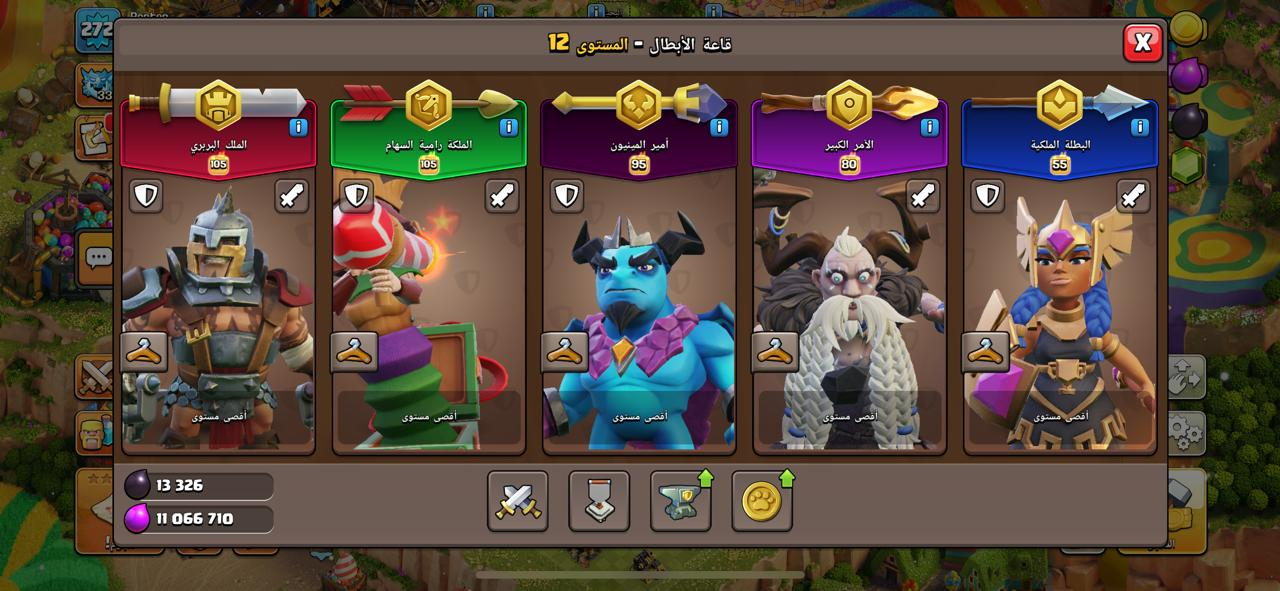Change Archer Queen skin via hanger

tap(355, 352)
